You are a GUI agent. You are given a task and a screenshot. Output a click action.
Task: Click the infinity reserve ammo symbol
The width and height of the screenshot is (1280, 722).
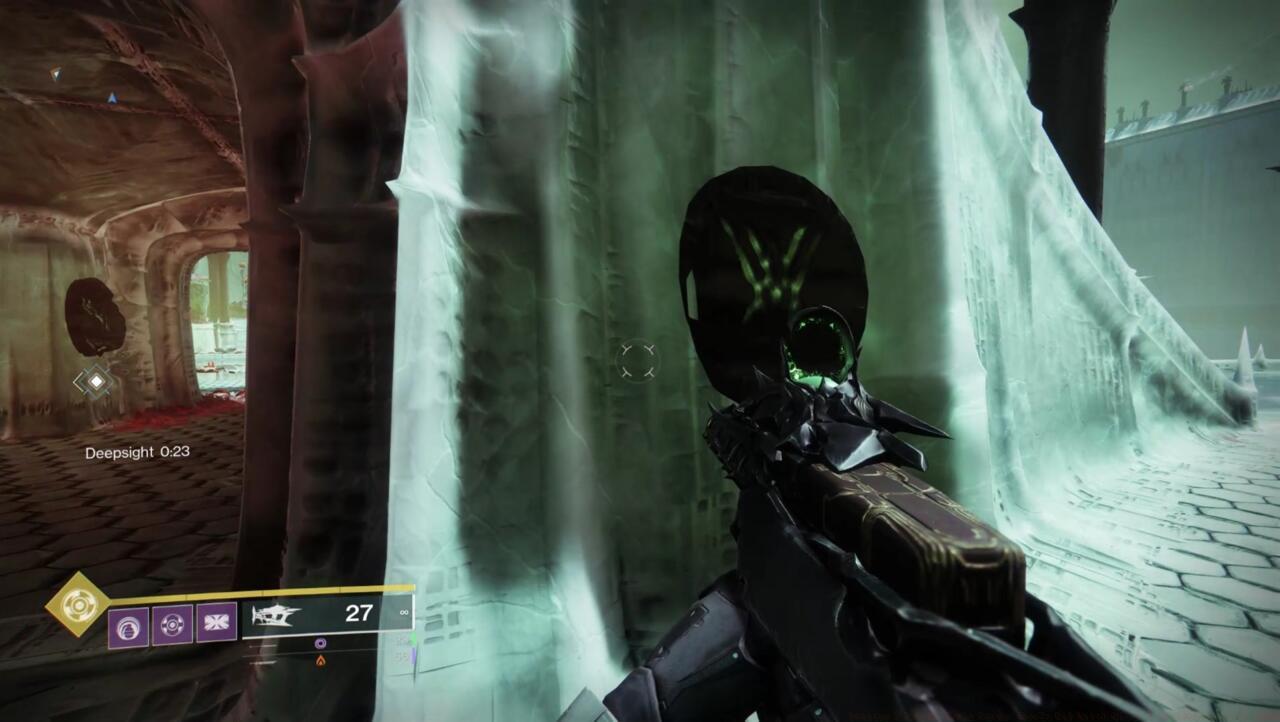pos(402,613)
